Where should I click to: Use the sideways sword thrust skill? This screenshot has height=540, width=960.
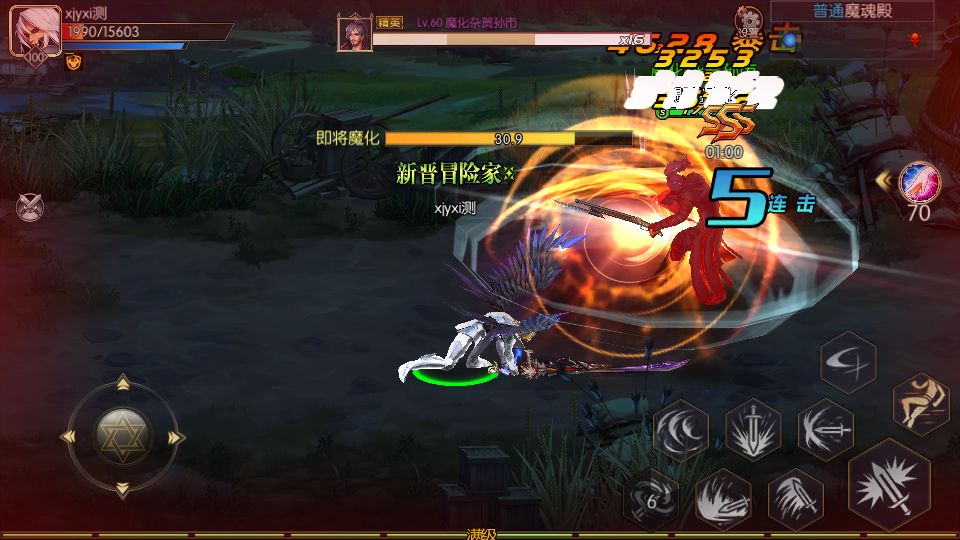point(825,430)
